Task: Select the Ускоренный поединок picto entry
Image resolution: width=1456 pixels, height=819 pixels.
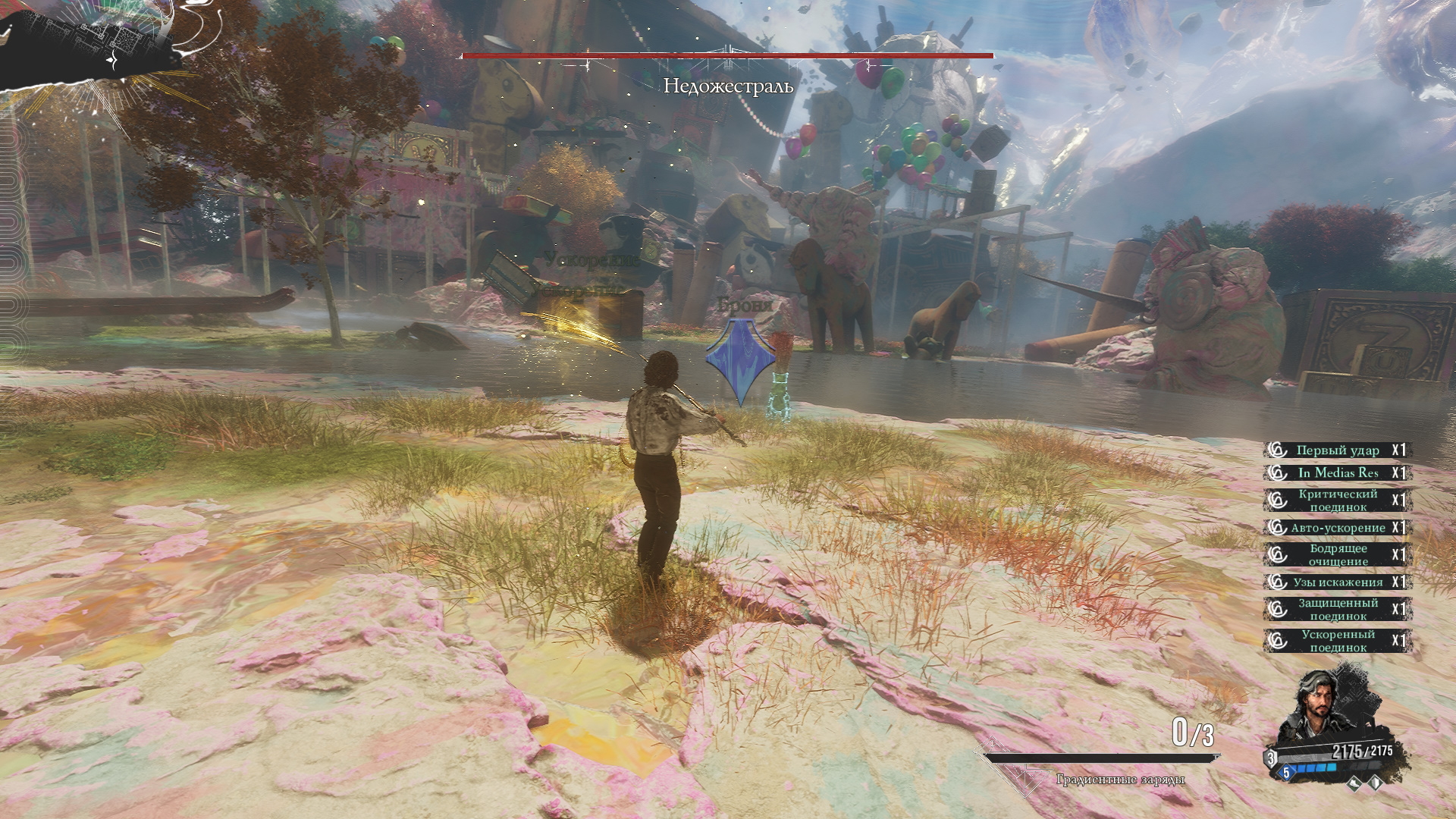Action: [1337, 641]
